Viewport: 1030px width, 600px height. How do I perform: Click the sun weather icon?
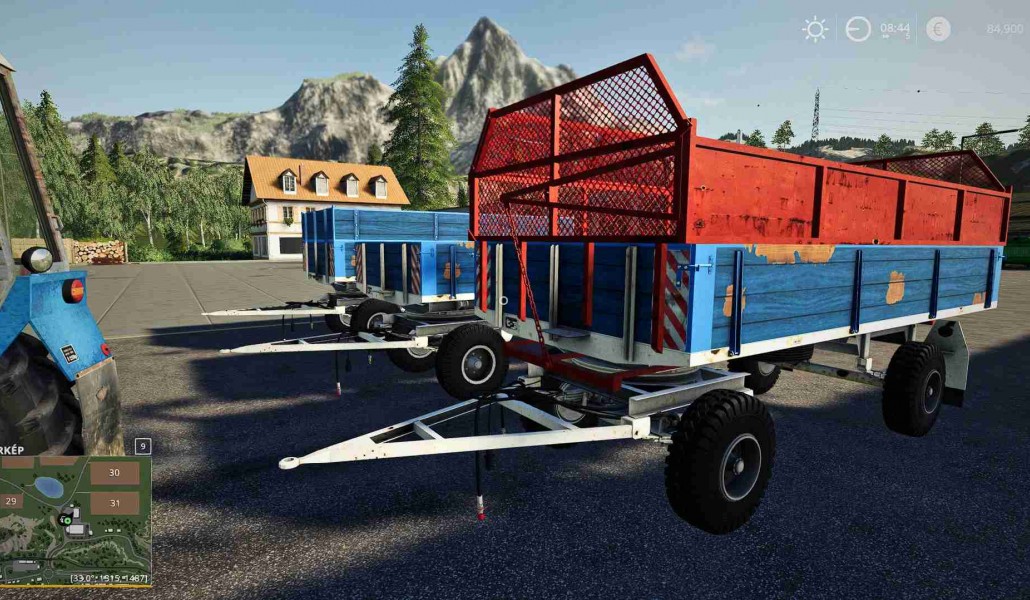815,29
